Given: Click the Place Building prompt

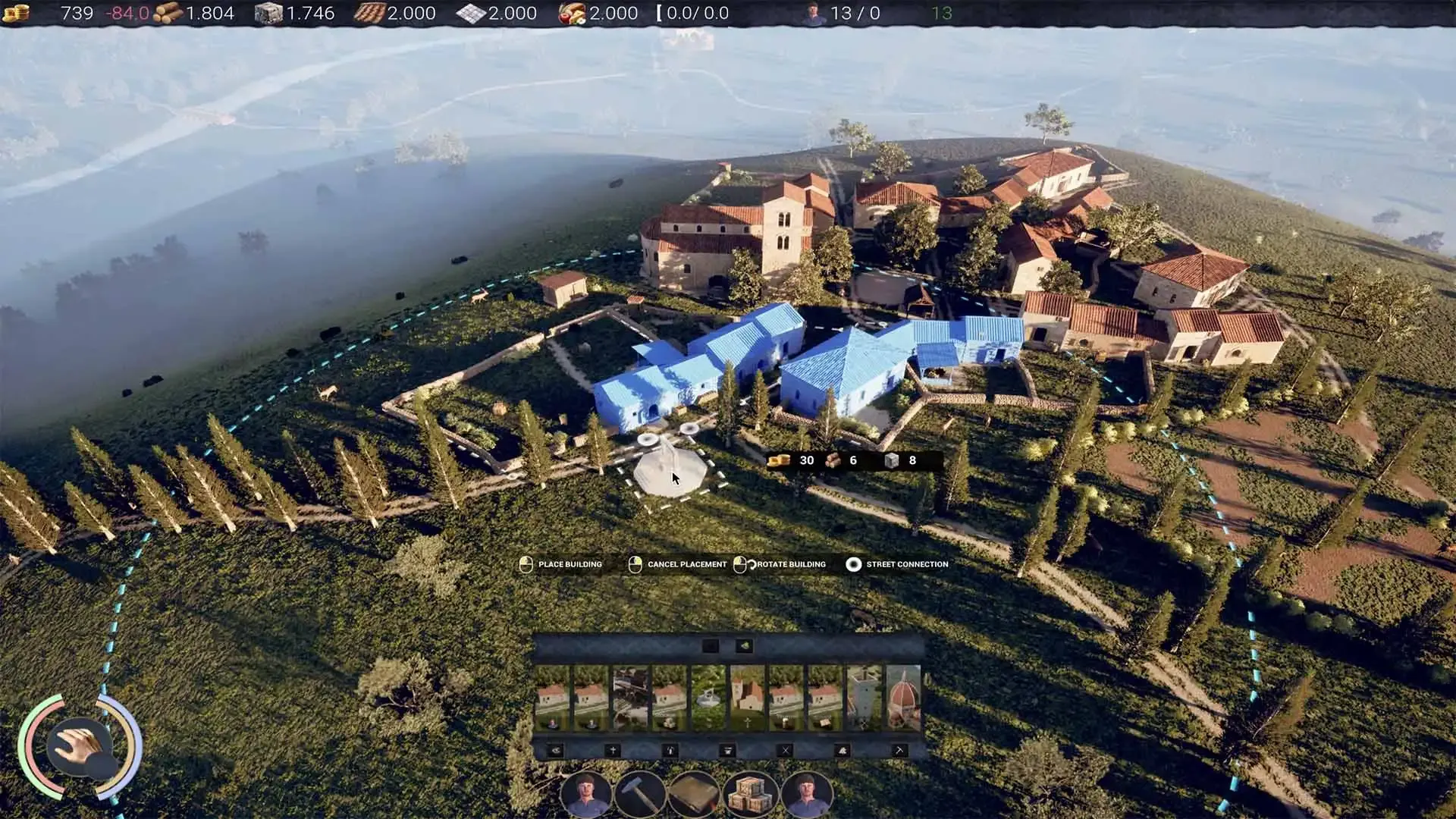Looking at the screenshot, I should pyautogui.click(x=561, y=564).
